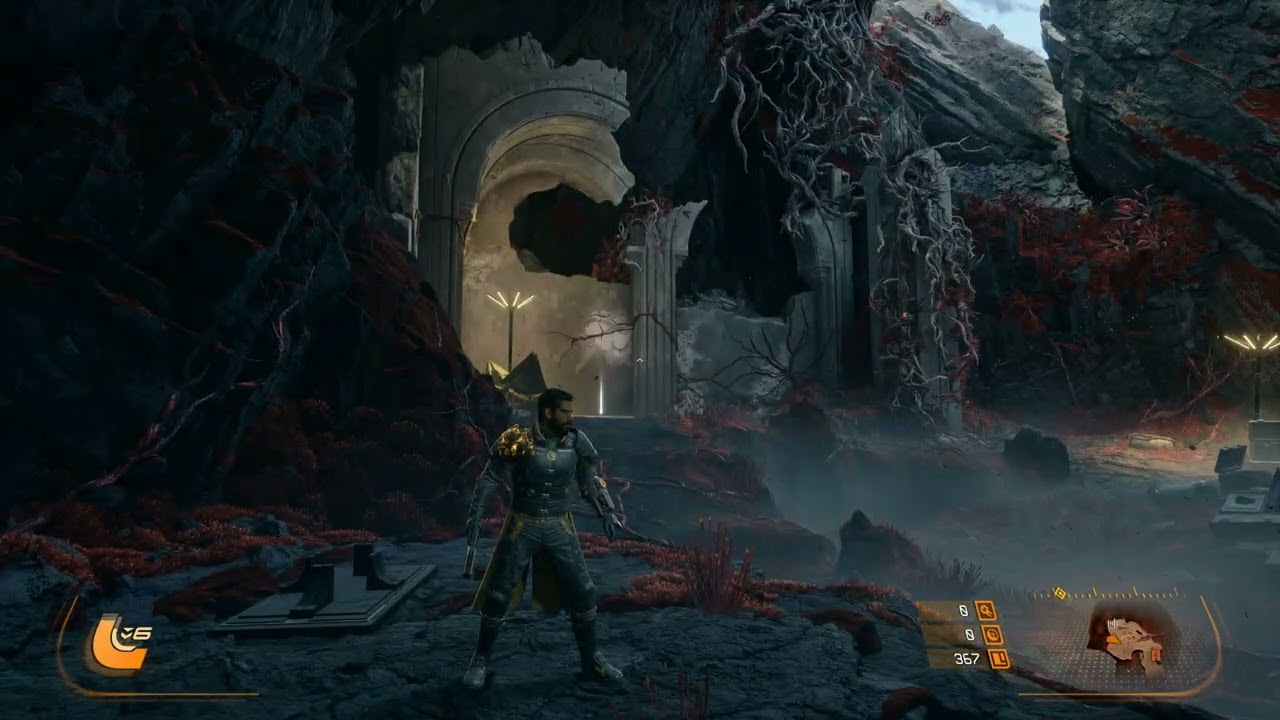Select the square resource icon beside 367
Viewport: 1280px width, 720px height.
(x=997, y=658)
